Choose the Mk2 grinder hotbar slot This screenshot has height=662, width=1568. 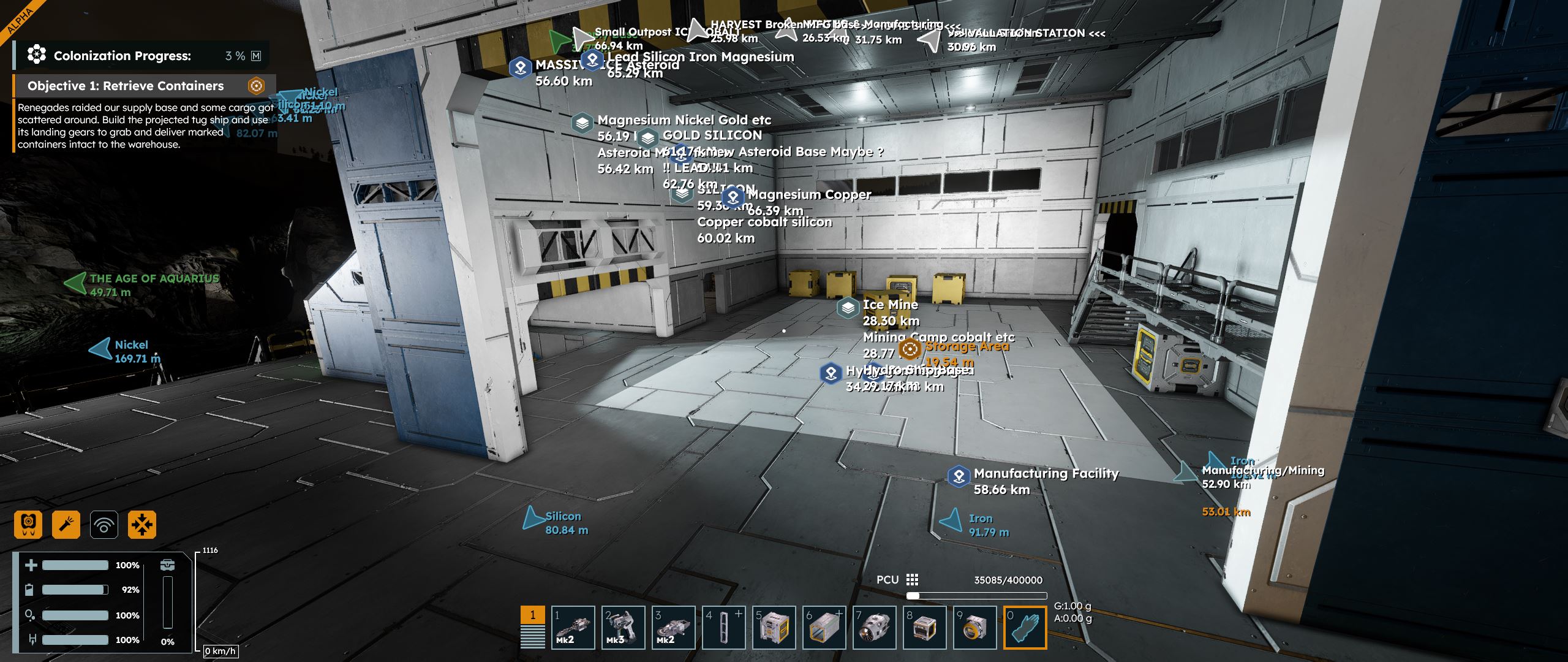(x=673, y=627)
